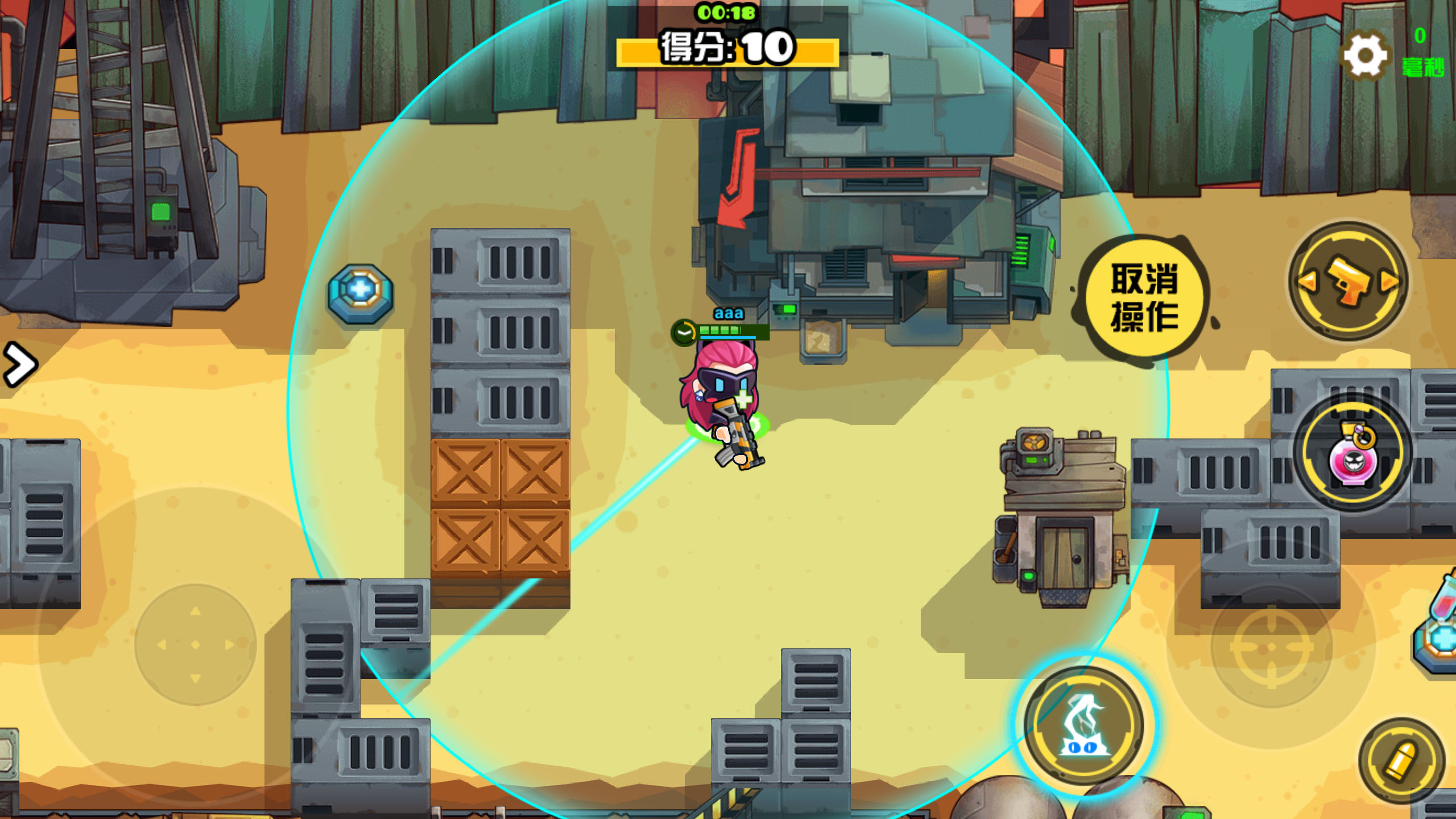Tap the crosshair aim joystick

pyautogui.click(x=1272, y=647)
